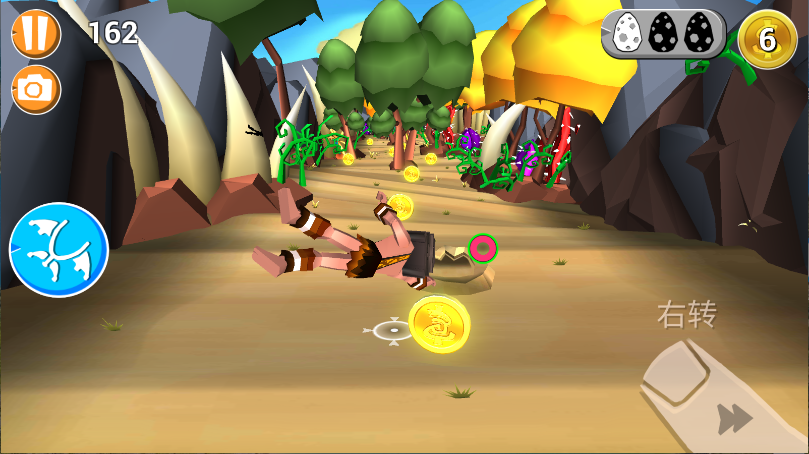Open the dinosaur egg collection tracker

(663, 34)
